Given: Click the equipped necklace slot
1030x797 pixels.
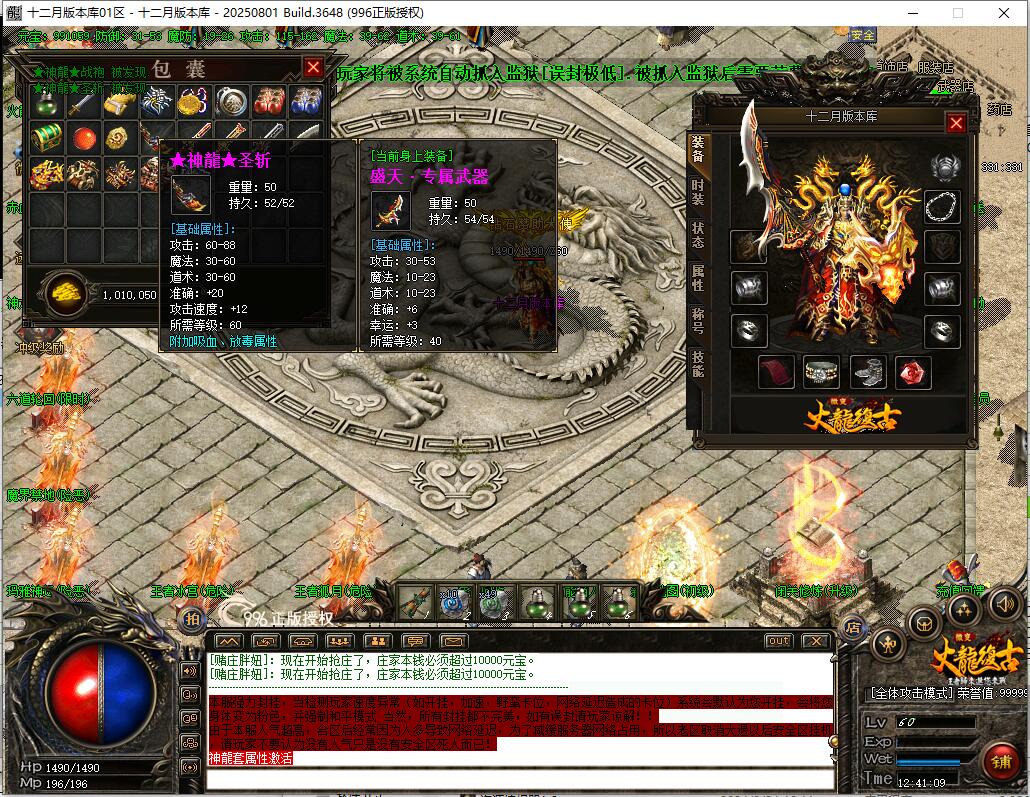Looking at the screenshot, I should coord(941,207).
